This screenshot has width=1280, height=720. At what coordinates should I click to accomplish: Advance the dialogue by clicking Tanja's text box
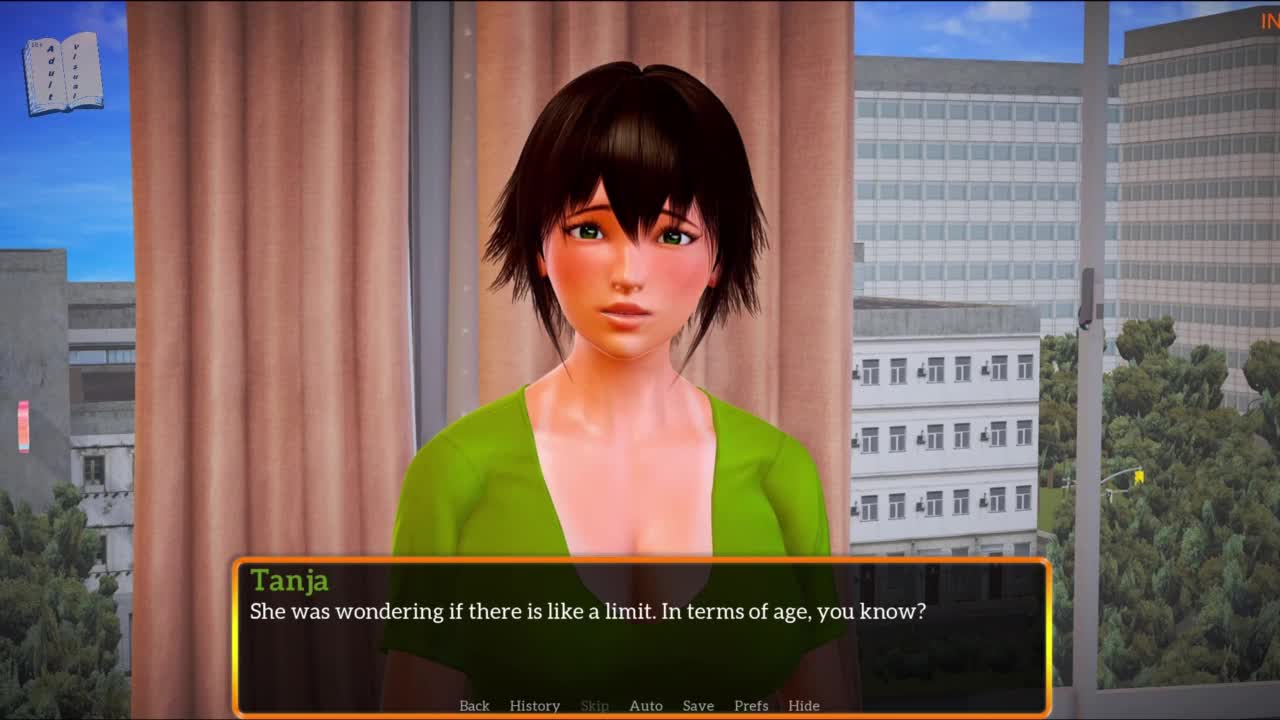(640, 640)
